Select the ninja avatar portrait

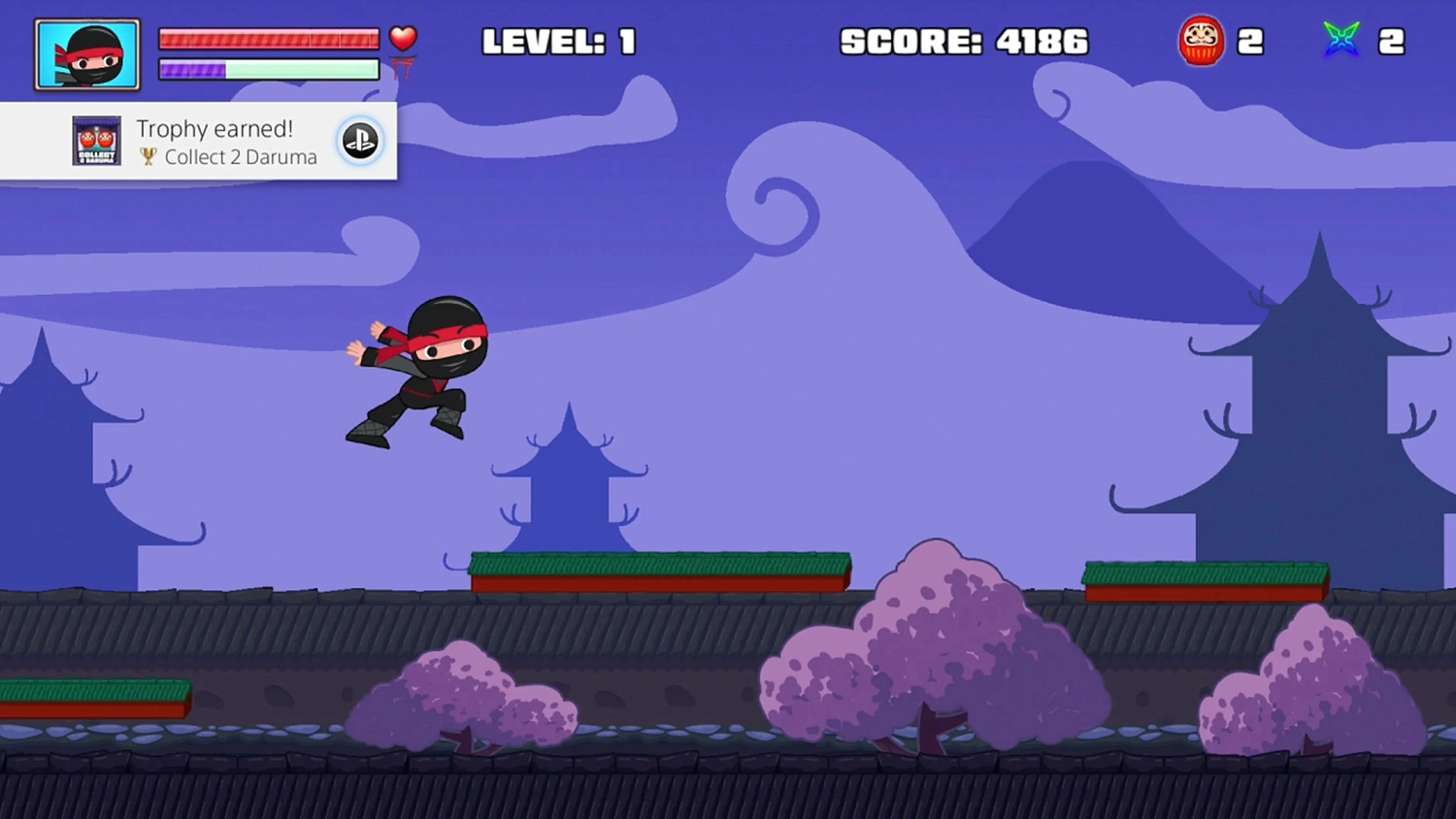coord(86,53)
